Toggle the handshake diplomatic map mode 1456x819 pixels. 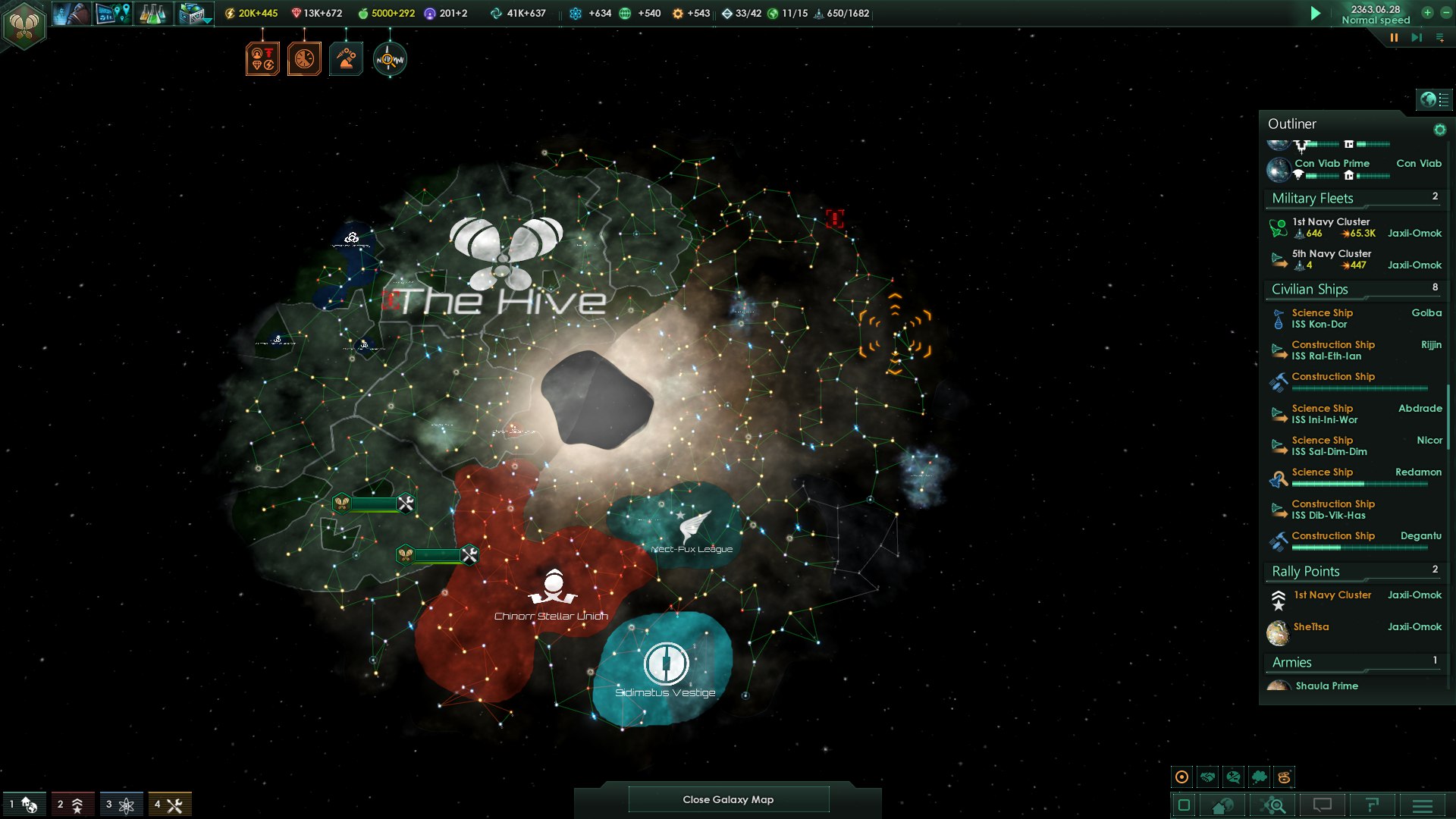[1208, 777]
